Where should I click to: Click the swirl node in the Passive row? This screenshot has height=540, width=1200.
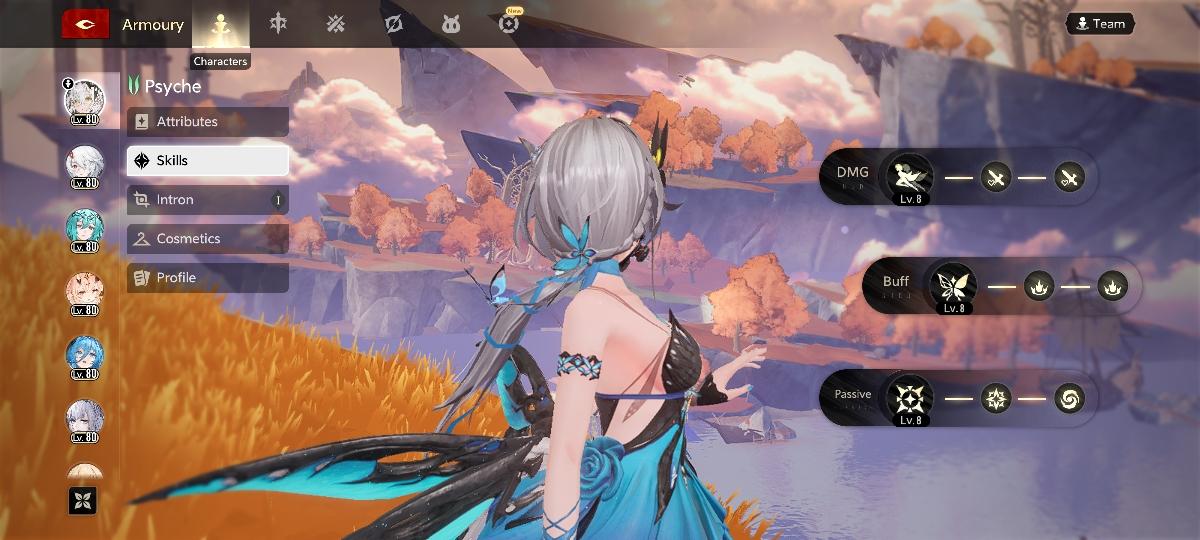tap(1069, 399)
